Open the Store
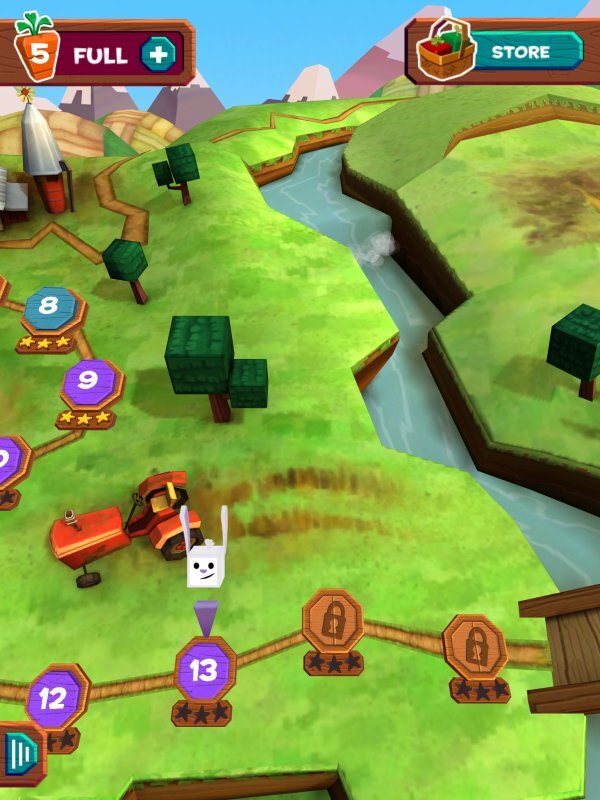600x800 pixels. click(519, 51)
